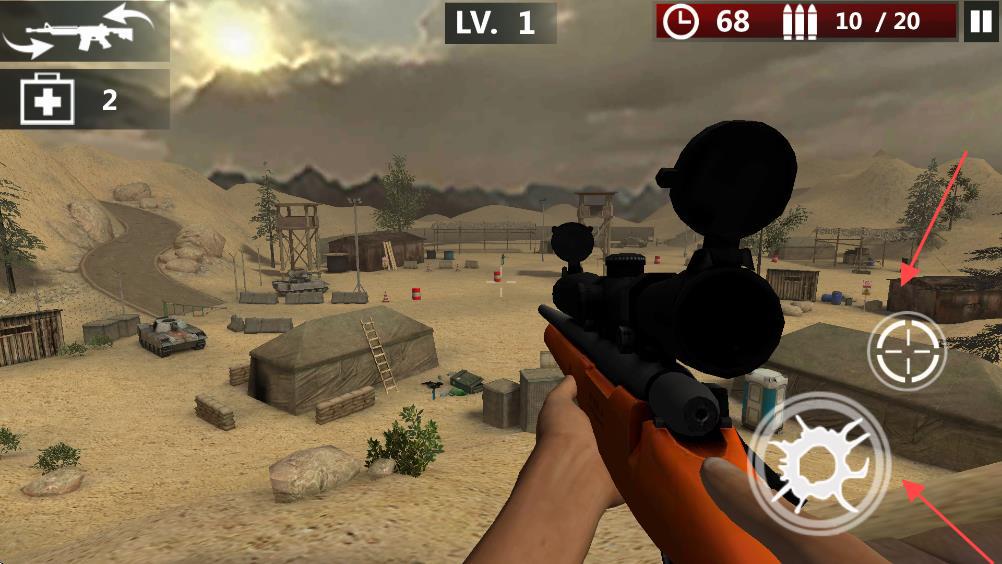This screenshot has height=564, width=1002.
Task: Fire the rifle with the bullet-hole button
Action: point(820,463)
